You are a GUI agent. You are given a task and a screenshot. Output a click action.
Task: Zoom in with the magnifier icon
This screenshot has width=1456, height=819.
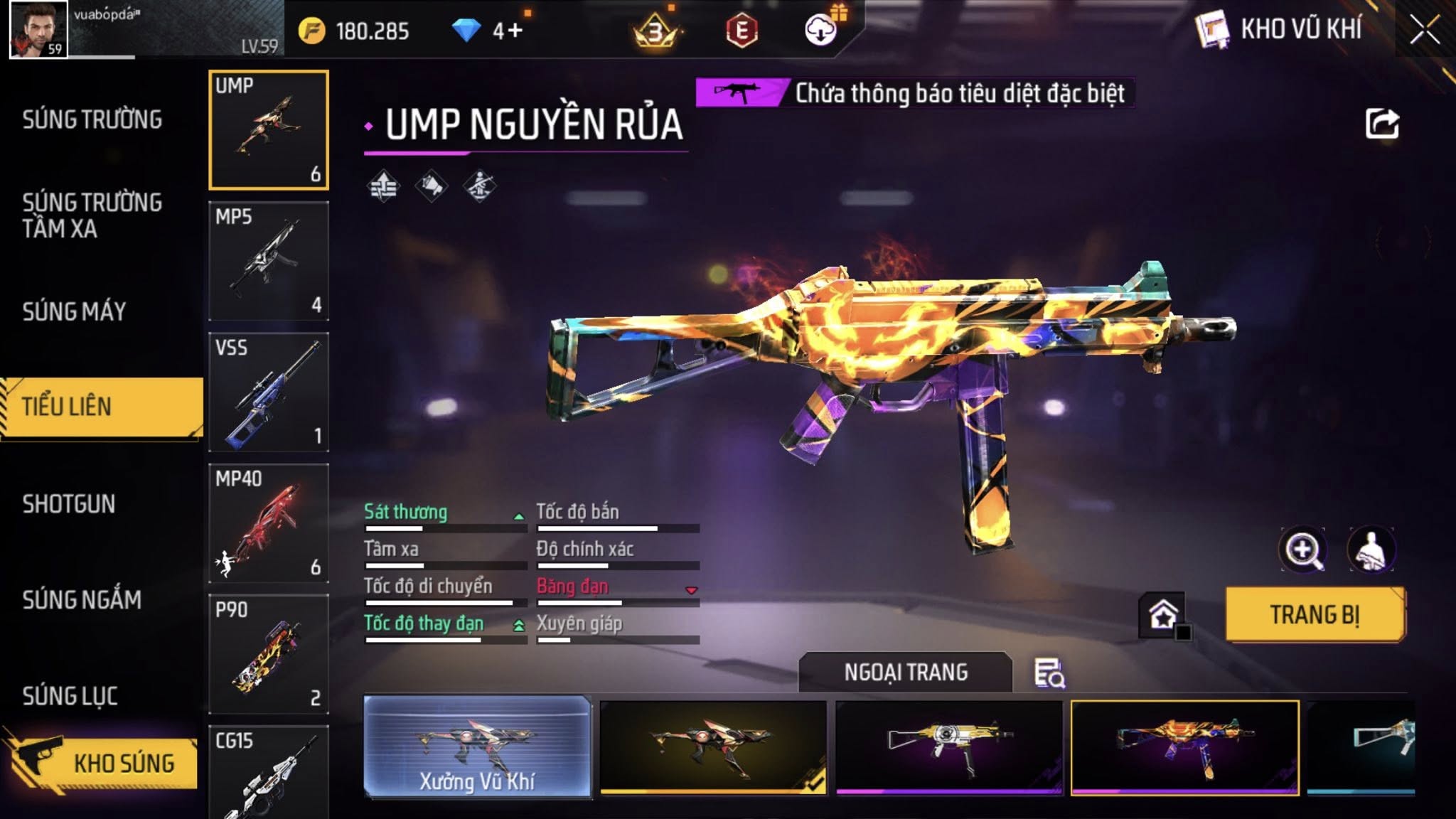click(1302, 550)
